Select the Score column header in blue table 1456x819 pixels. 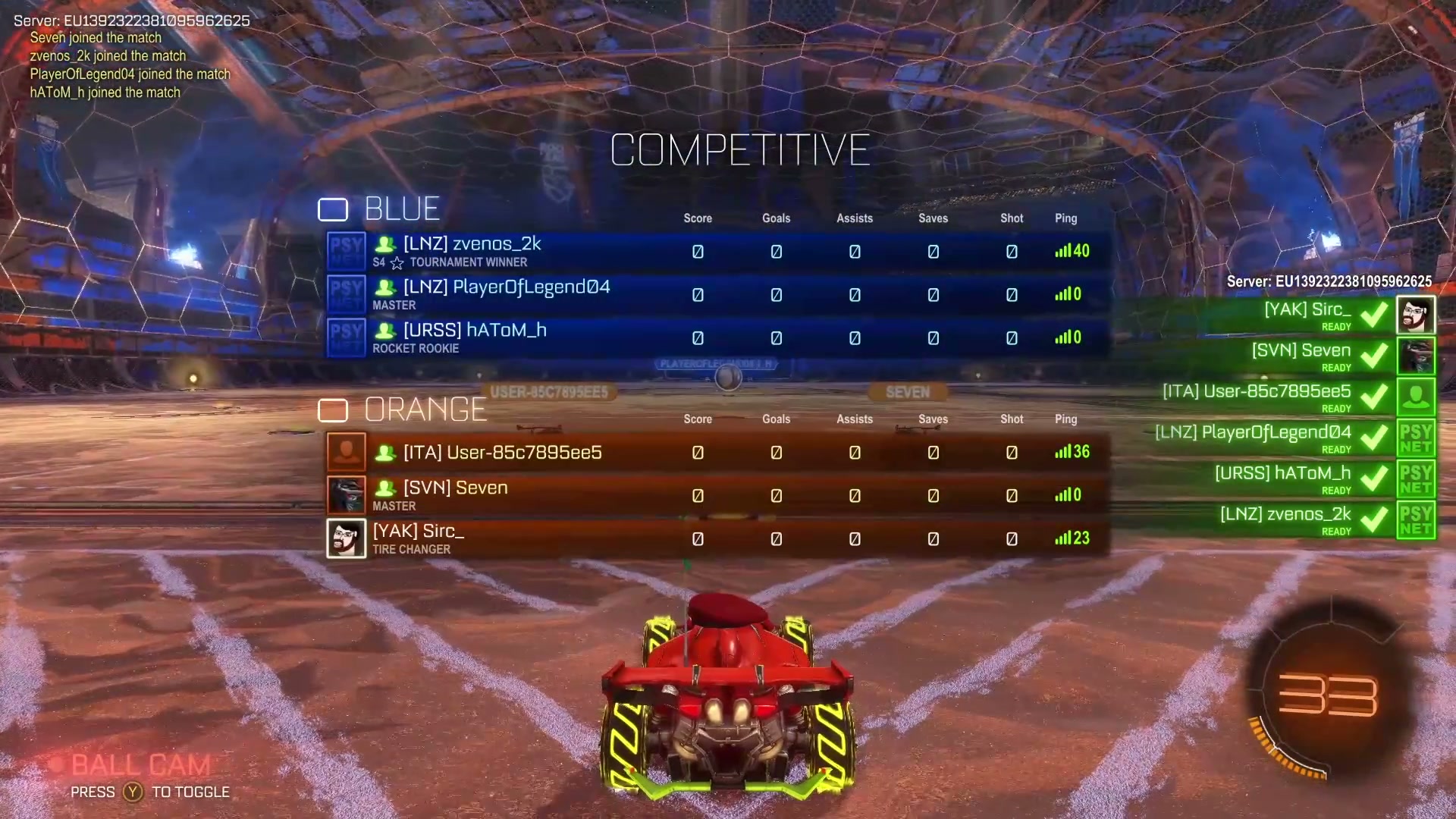[x=697, y=218]
